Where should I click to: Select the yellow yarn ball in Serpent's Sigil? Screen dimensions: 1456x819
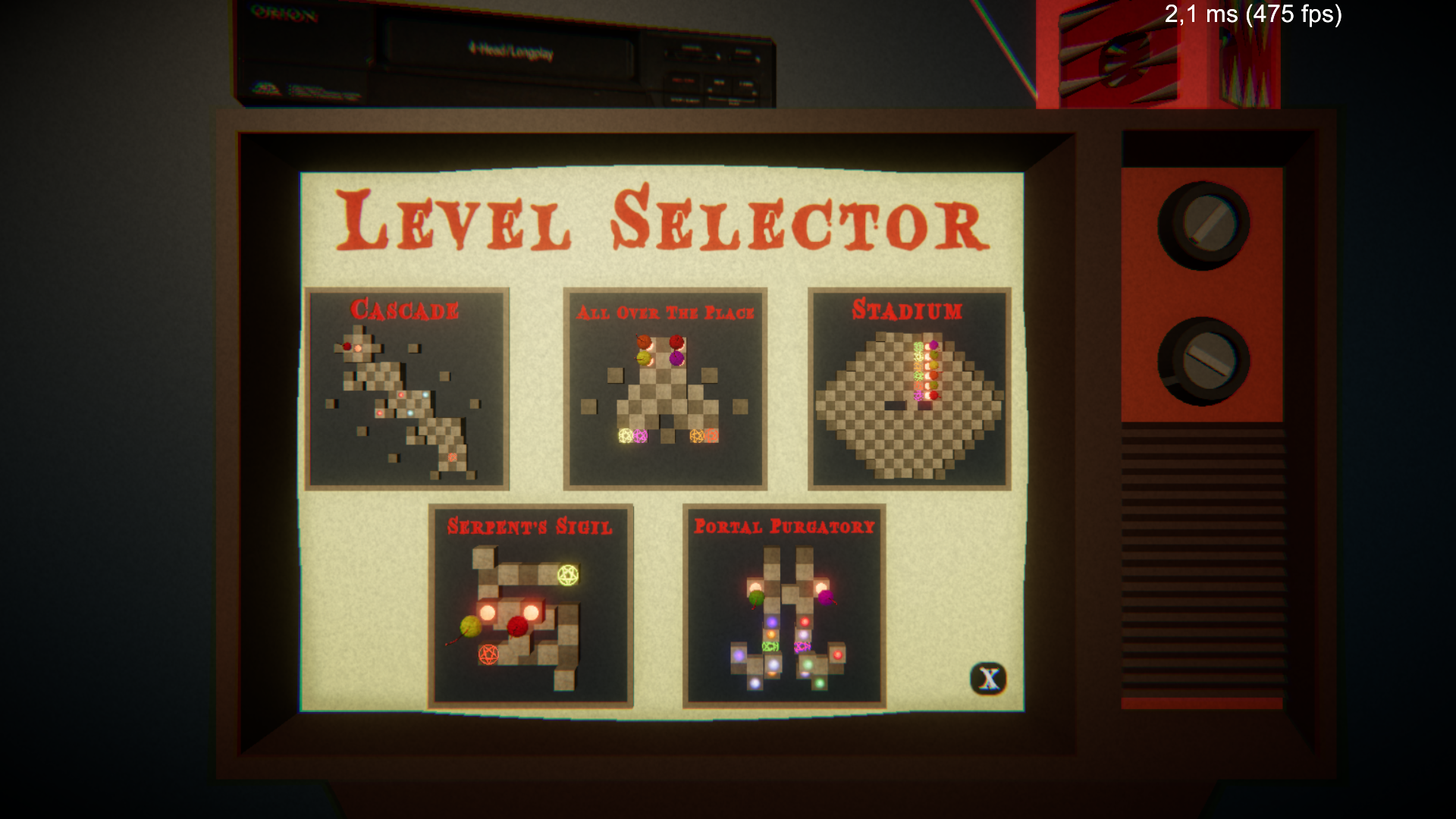(470, 627)
